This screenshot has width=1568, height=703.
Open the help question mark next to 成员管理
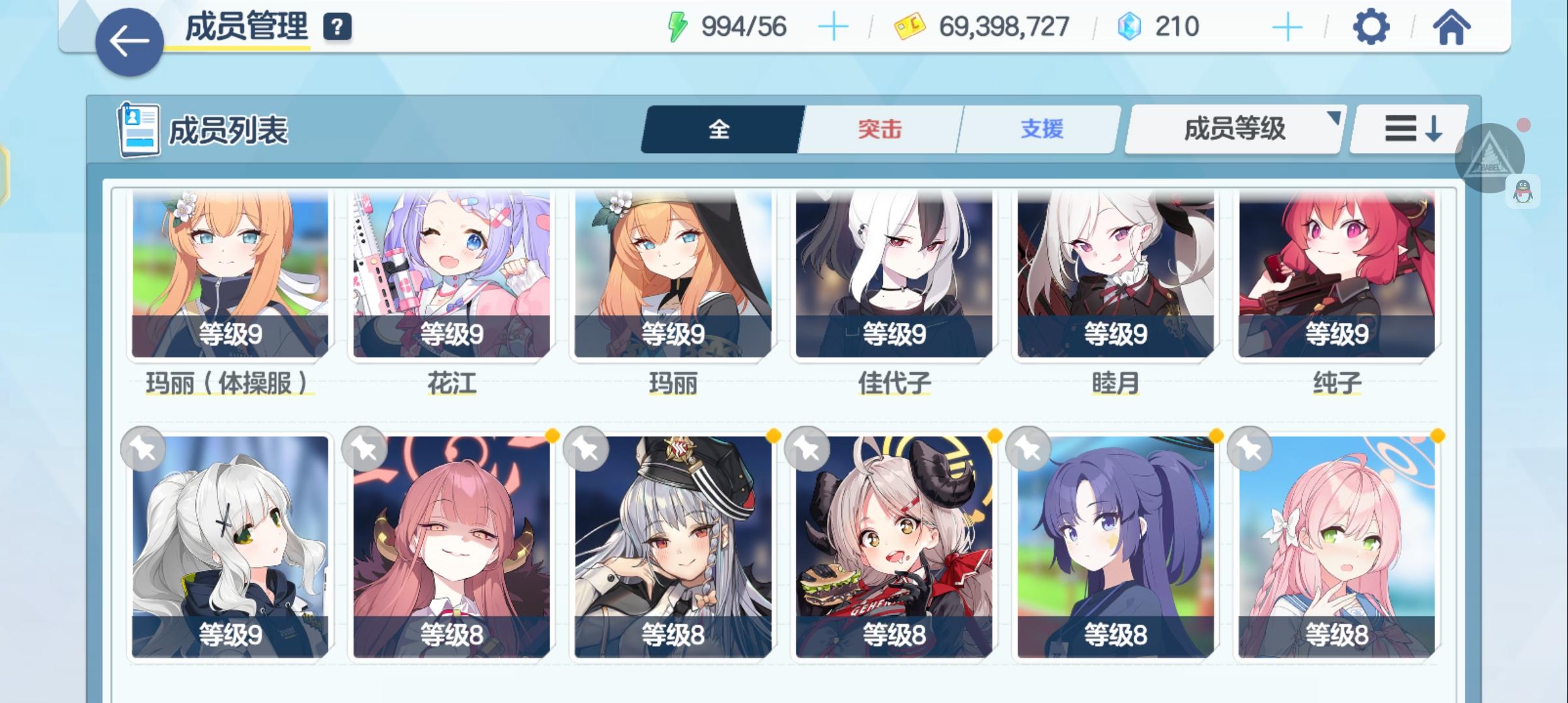[335, 27]
